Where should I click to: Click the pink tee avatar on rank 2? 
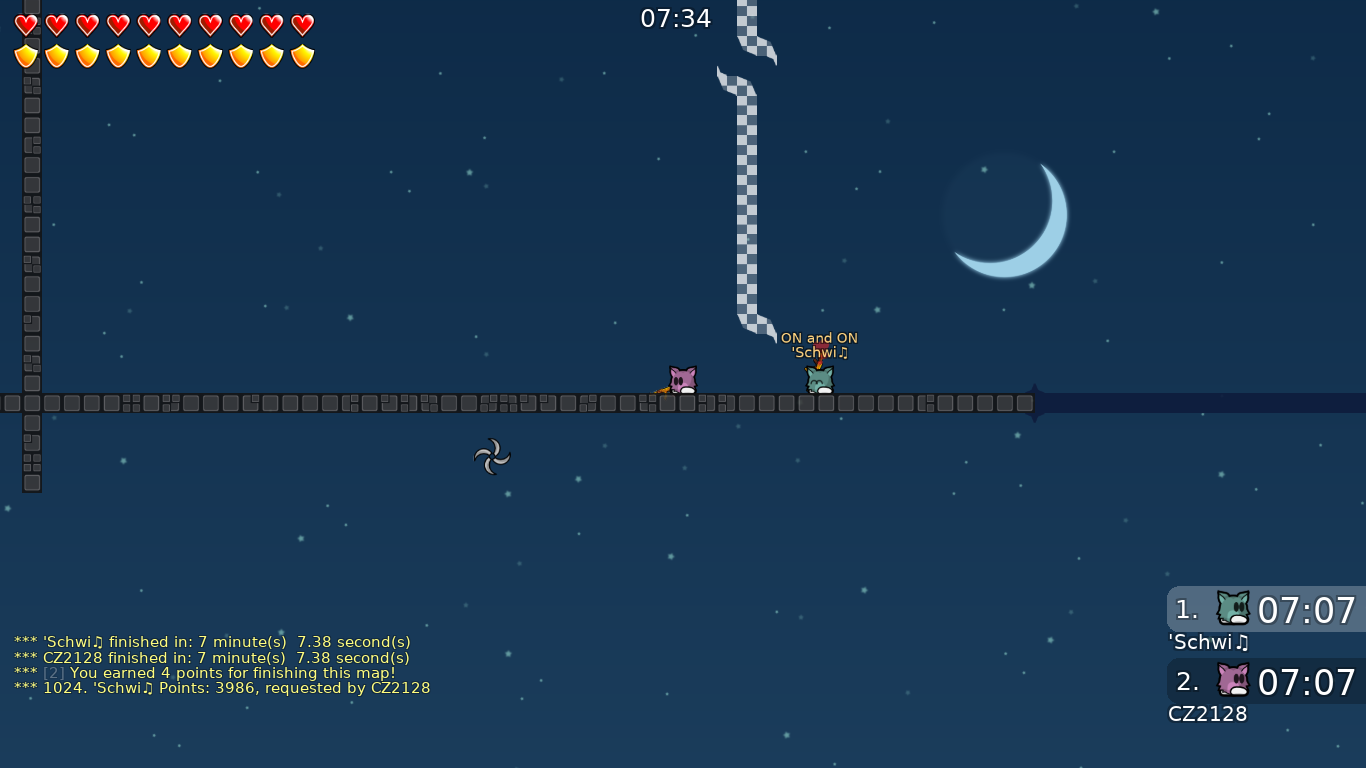(1233, 680)
